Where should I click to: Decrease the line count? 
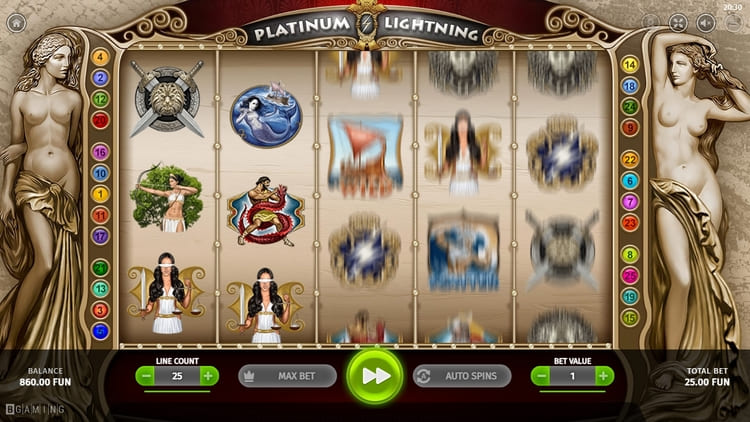tap(146, 376)
